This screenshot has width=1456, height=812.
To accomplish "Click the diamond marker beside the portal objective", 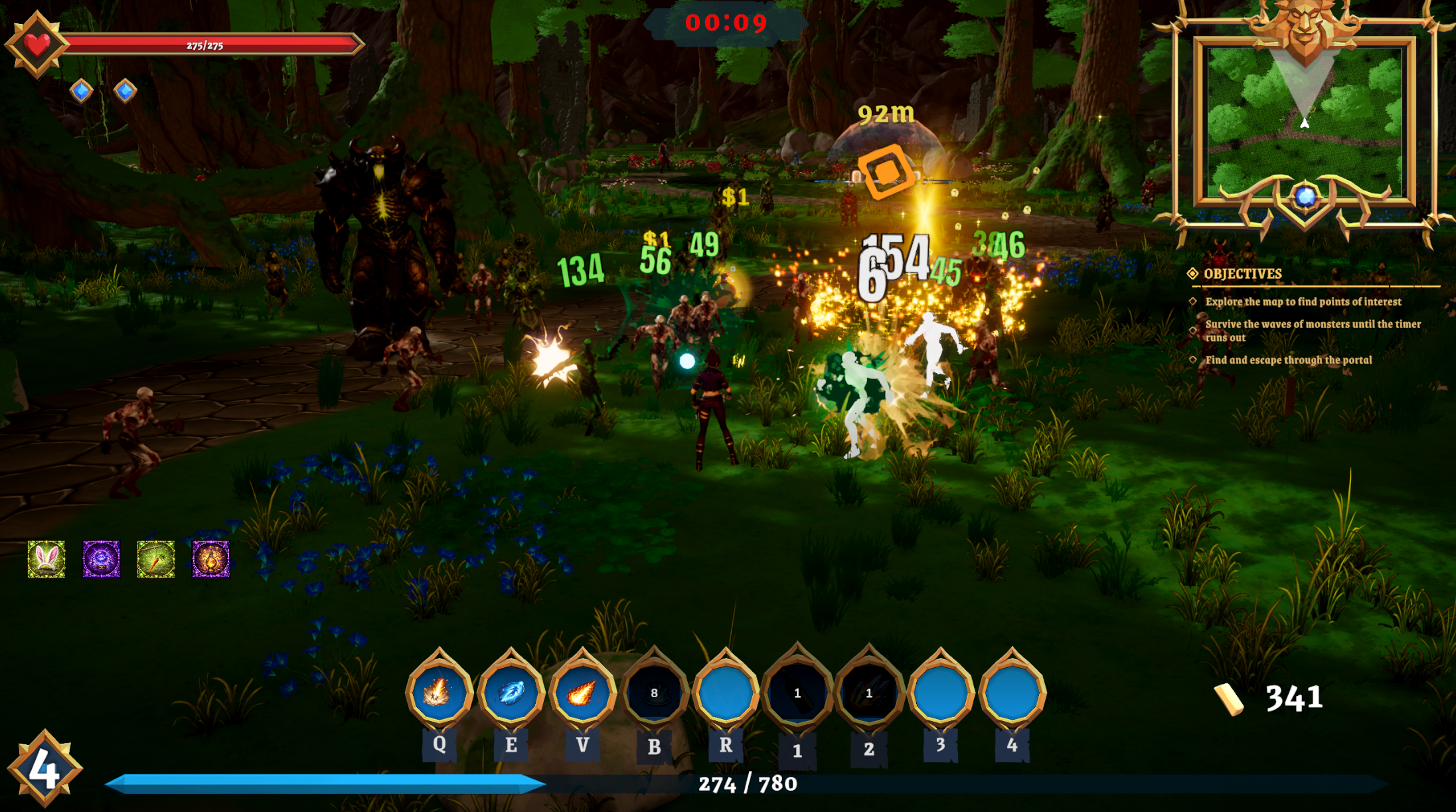I will click(1192, 359).
